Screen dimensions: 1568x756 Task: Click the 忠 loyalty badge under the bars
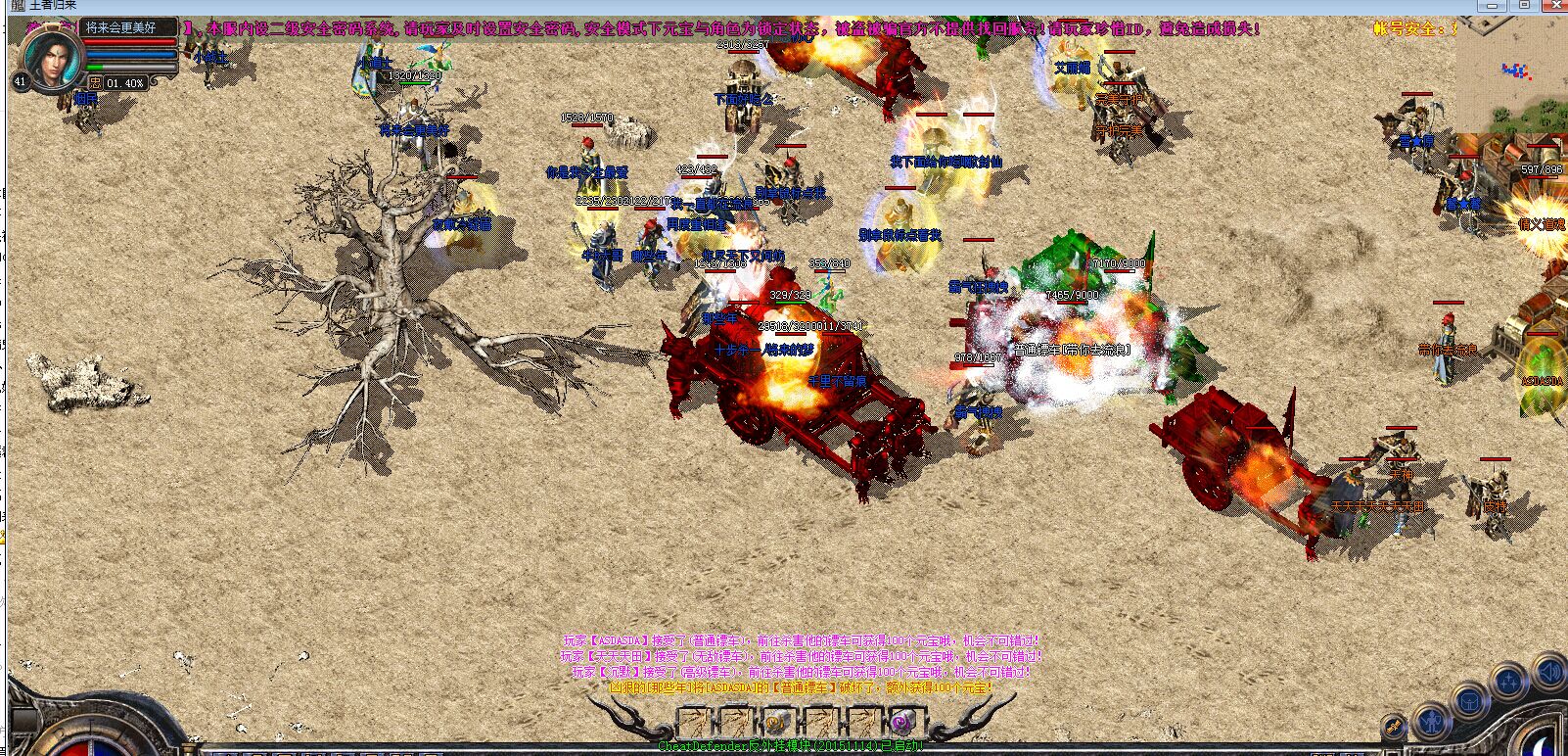coord(95,83)
